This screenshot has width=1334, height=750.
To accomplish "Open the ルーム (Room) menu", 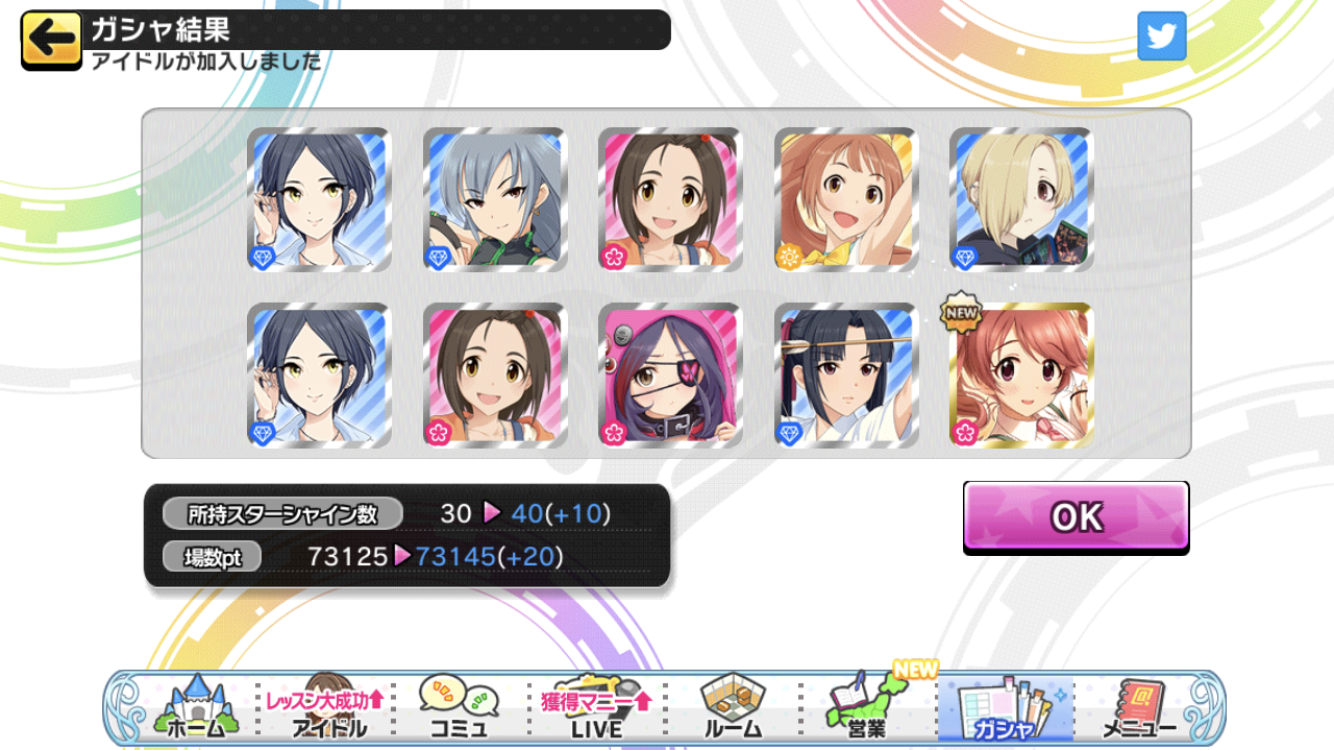I will [x=733, y=708].
